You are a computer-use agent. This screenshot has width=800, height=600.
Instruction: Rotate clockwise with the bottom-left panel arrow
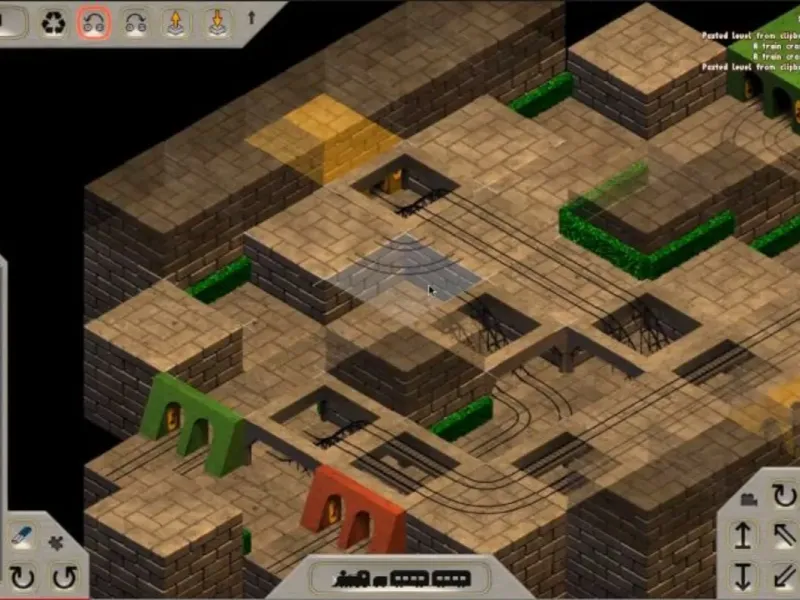[x=22, y=577]
